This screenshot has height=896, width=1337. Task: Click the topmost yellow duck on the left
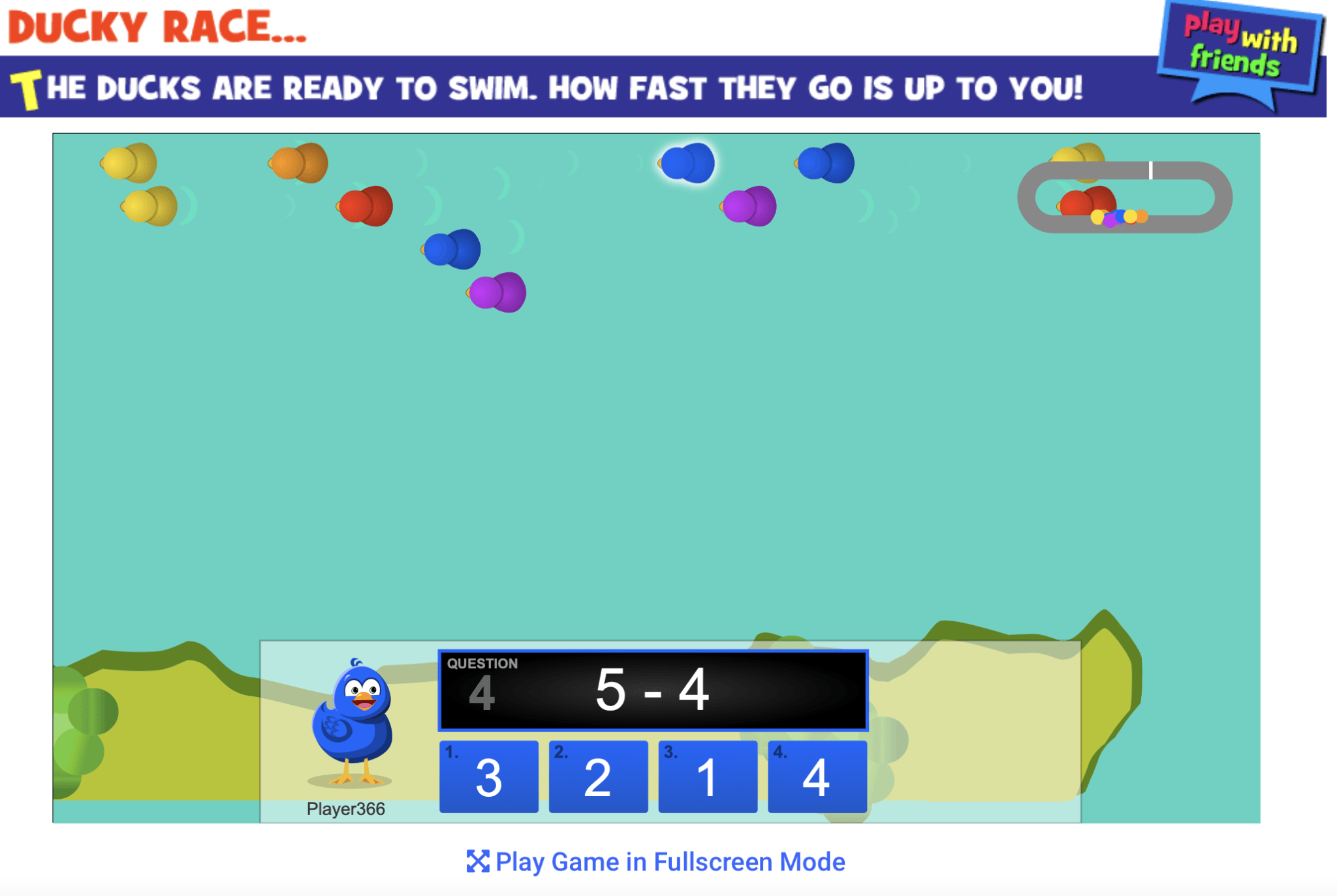[127, 162]
